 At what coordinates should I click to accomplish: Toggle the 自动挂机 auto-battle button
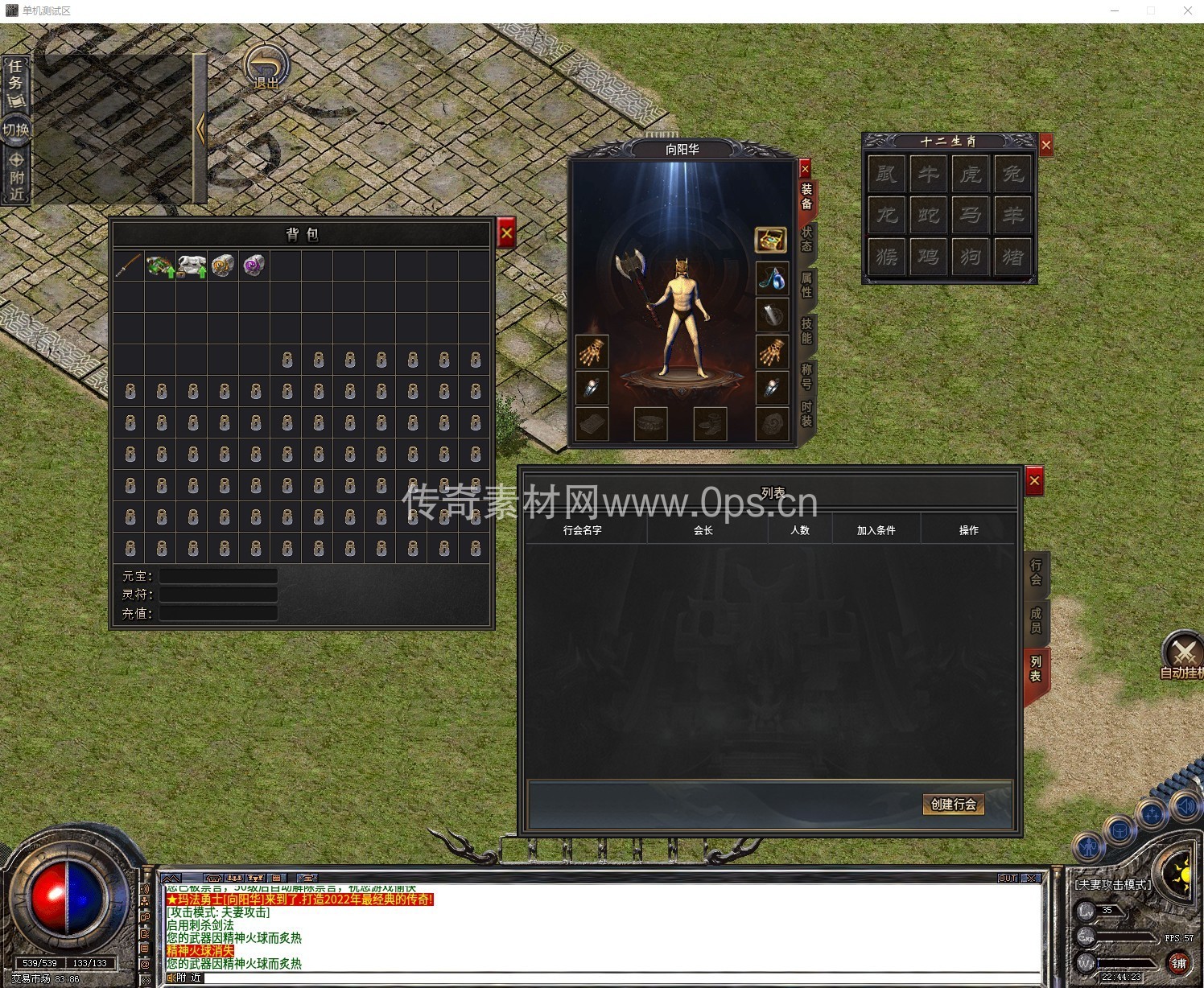1183,656
